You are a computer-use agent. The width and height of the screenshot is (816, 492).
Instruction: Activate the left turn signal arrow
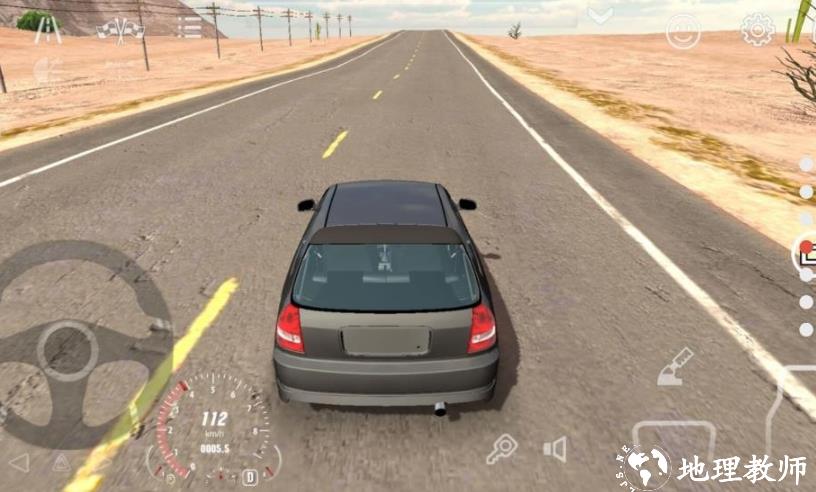click(x=19, y=462)
